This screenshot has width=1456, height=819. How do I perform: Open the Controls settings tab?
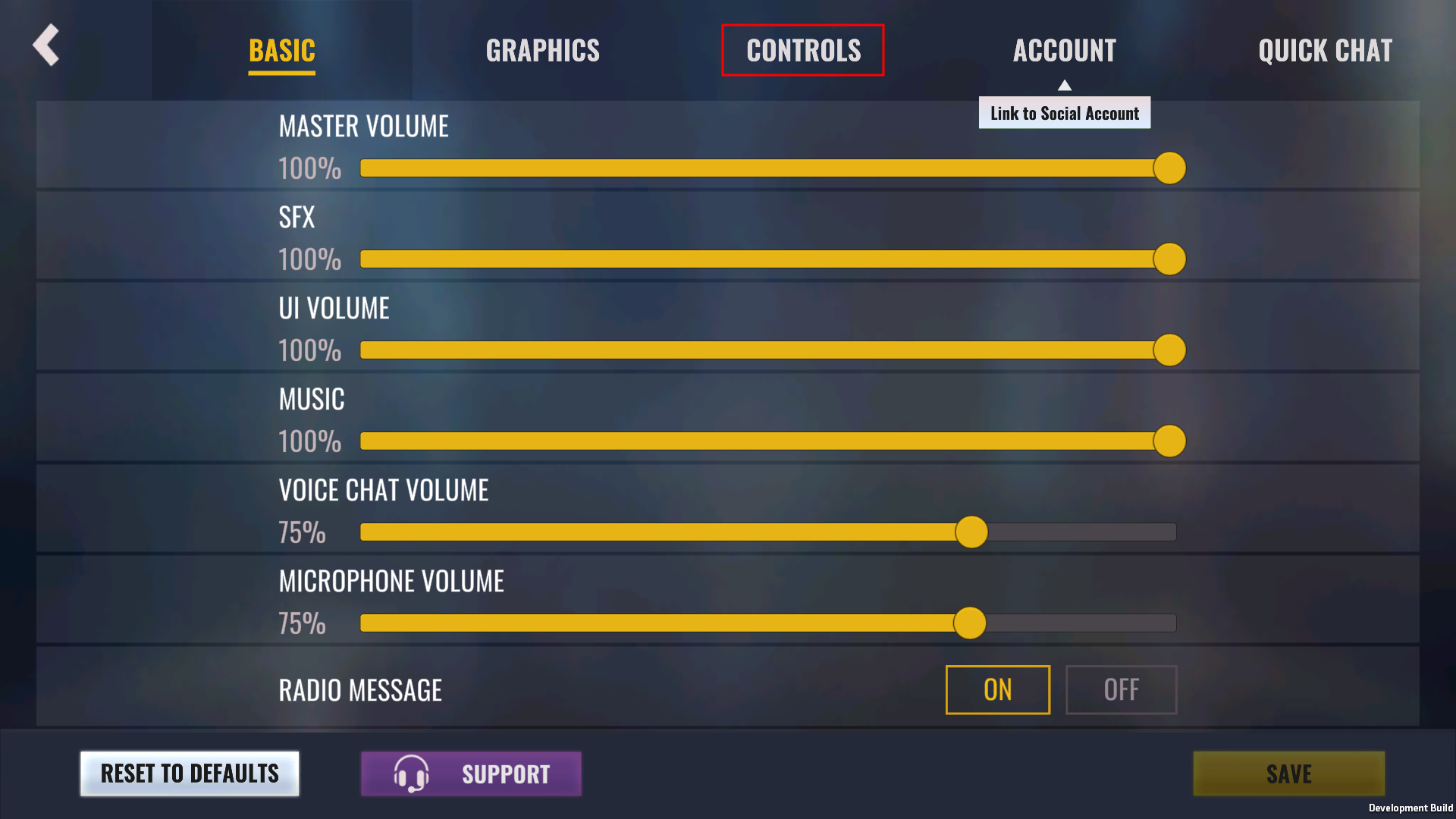tap(803, 50)
